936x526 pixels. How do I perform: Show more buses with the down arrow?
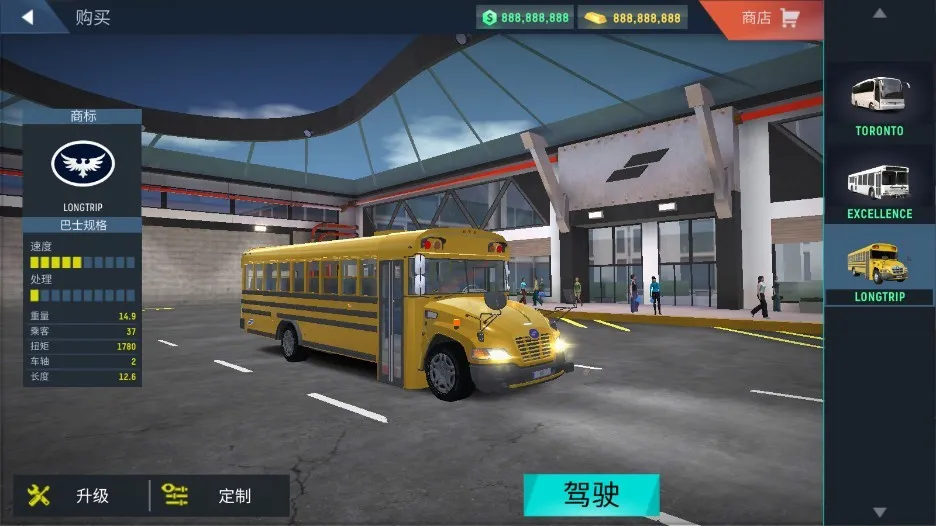coord(879,512)
